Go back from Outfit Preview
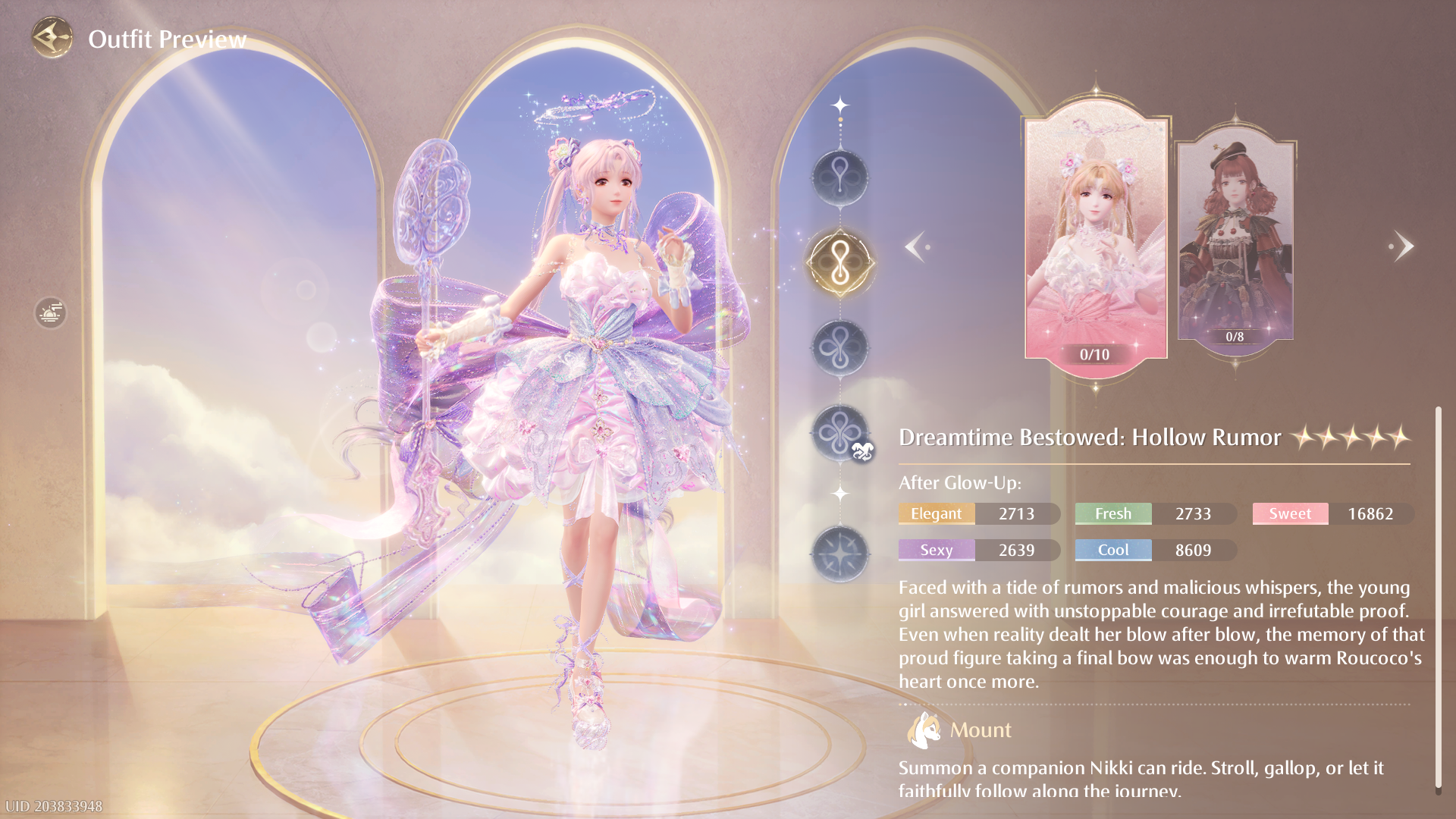Screen dimensions: 1456x819 click(52, 37)
